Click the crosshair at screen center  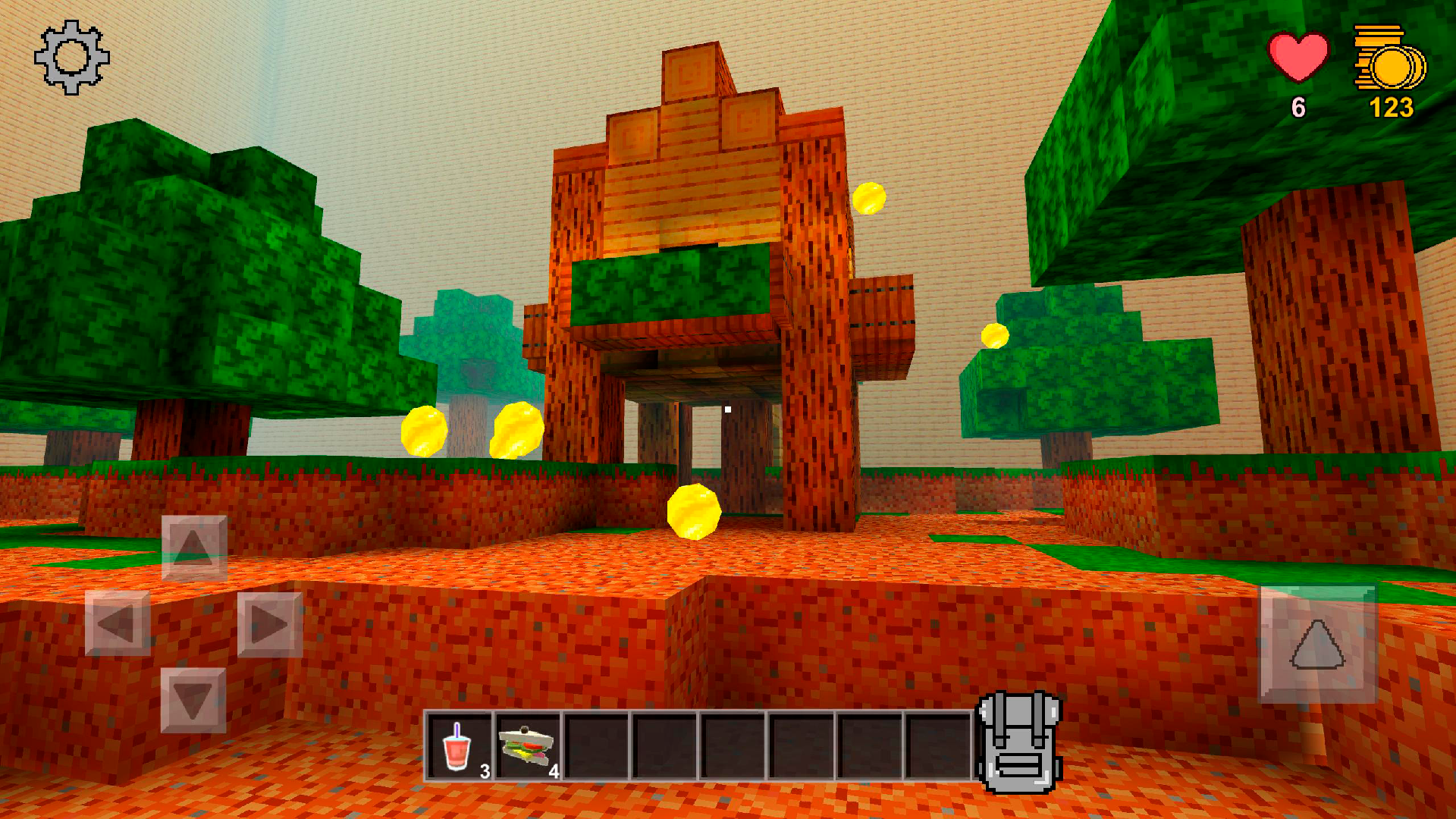point(728,409)
